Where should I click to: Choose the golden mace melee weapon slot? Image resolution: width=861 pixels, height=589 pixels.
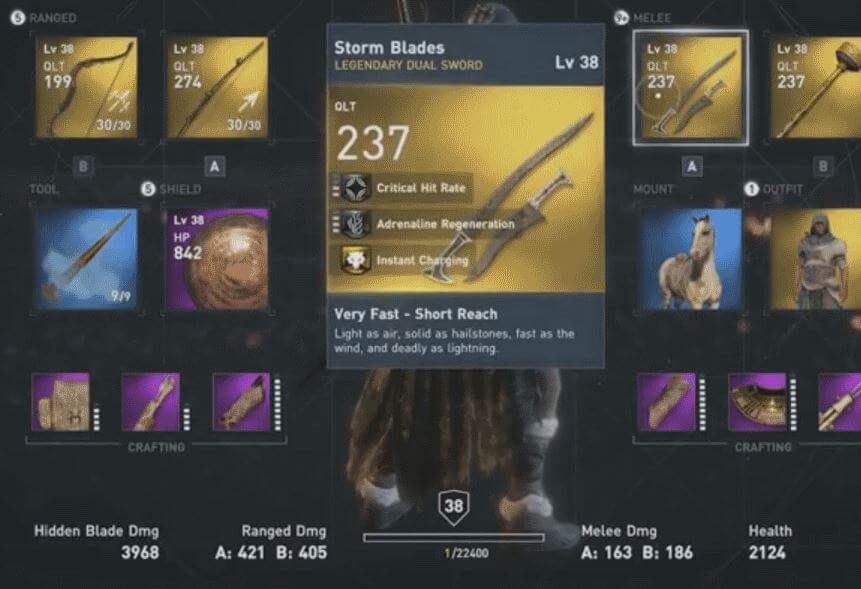tap(815, 87)
